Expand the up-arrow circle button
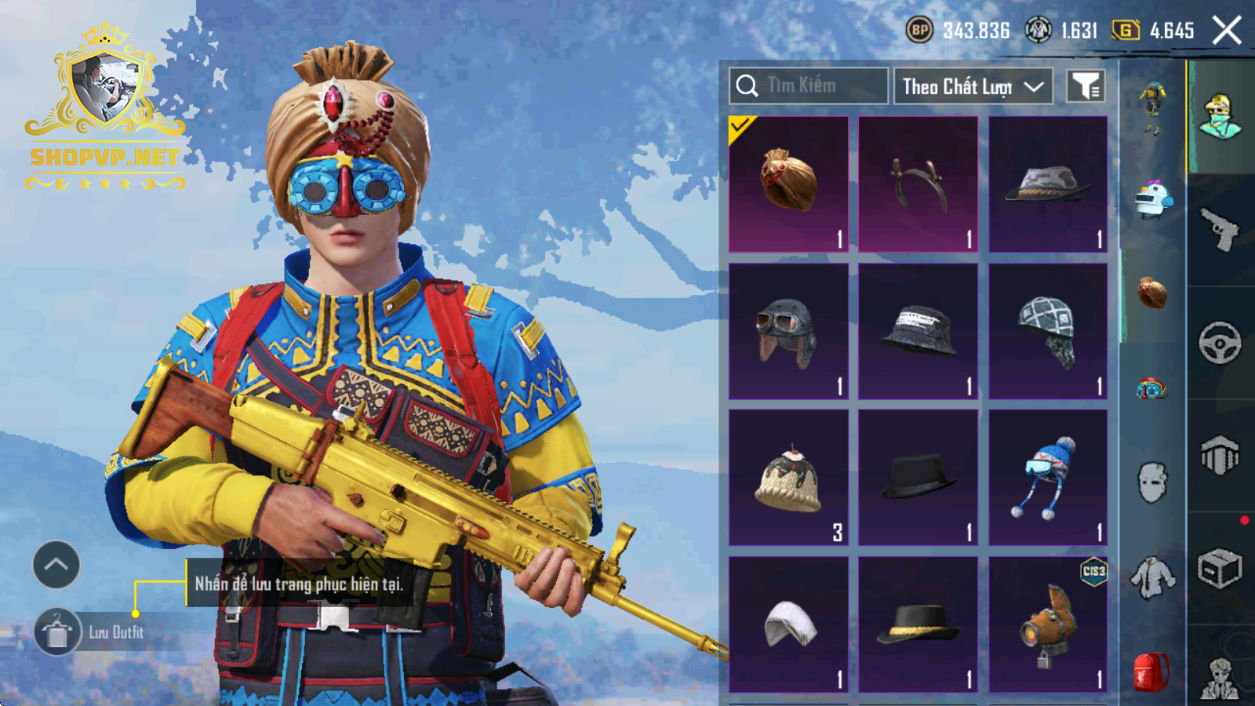This screenshot has width=1255, height=706. tap(56, 566)
